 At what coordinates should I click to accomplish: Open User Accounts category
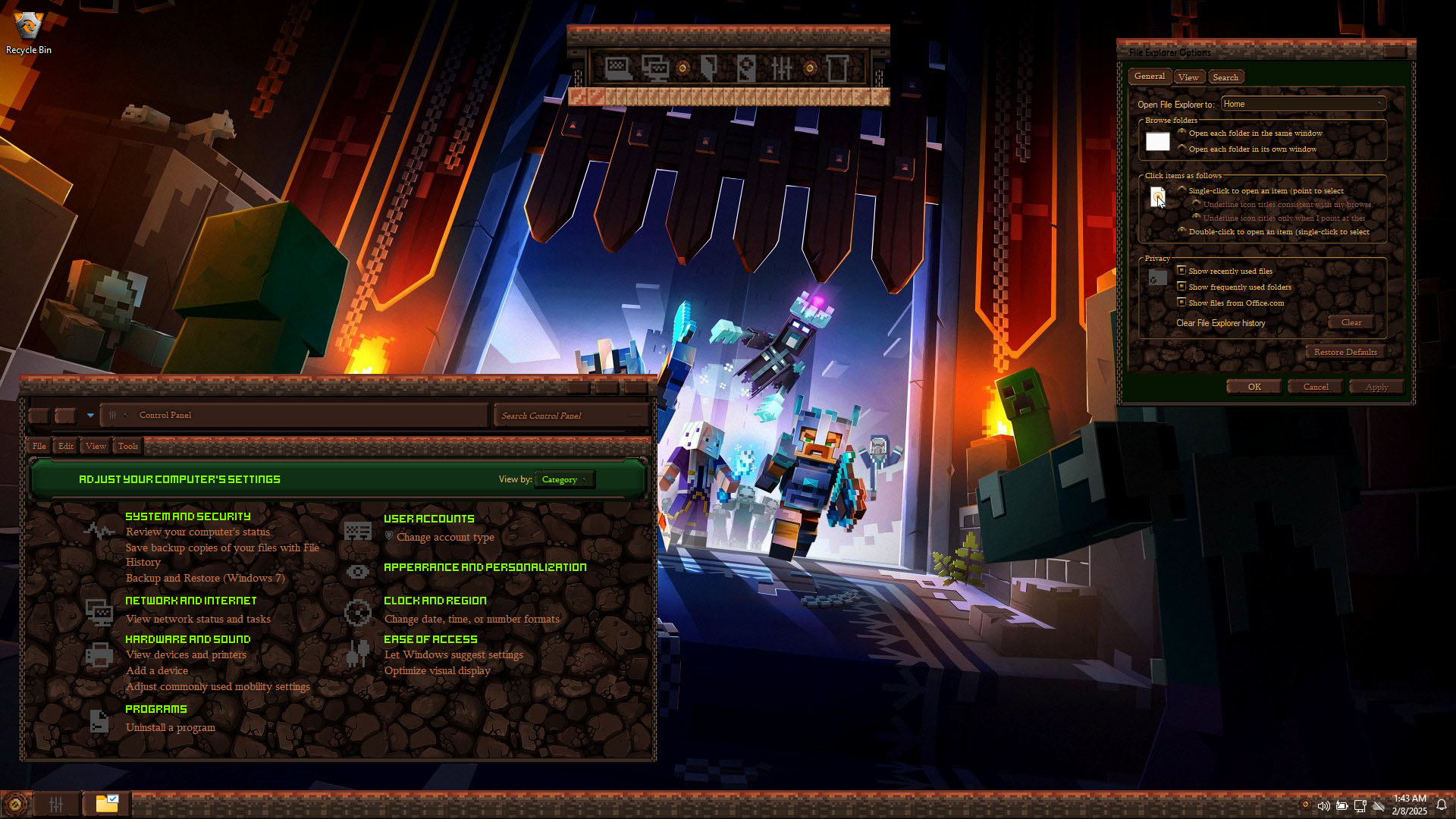pyautogui.click(x=428, y=519)
